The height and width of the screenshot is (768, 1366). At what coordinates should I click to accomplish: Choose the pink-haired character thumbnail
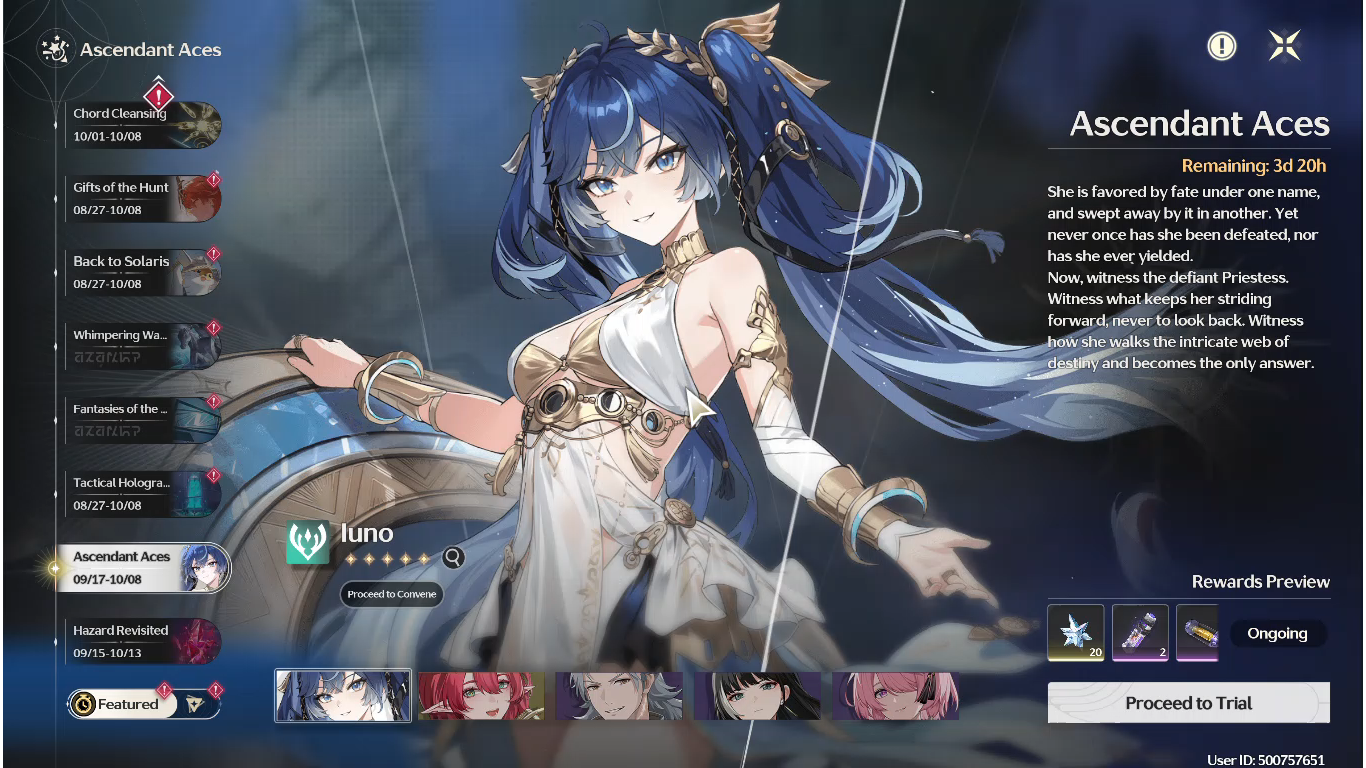[x=895, y=696]
